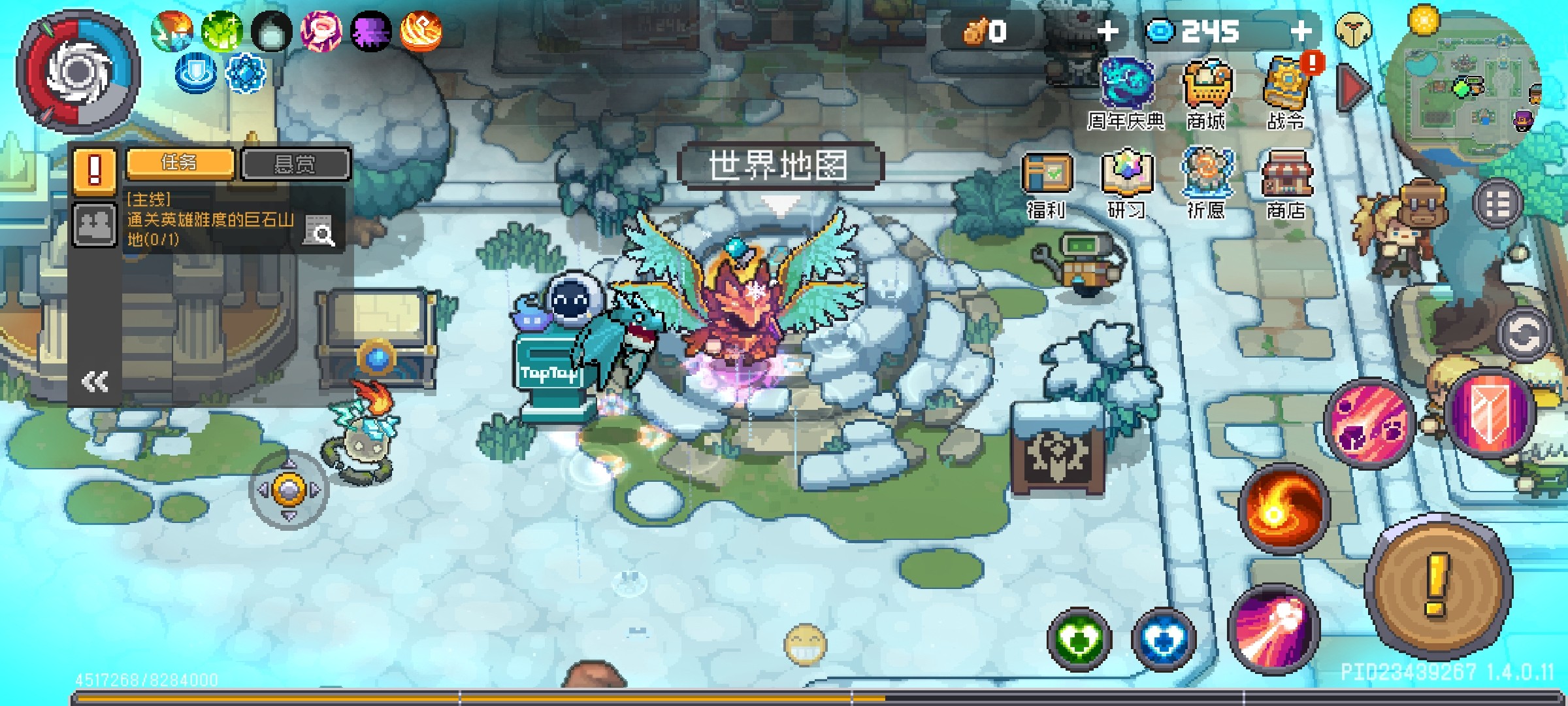The height and width of the screenshot is (706, 1568).
Task: Activate the fireball swirl skill
Action: [1283, 509]
